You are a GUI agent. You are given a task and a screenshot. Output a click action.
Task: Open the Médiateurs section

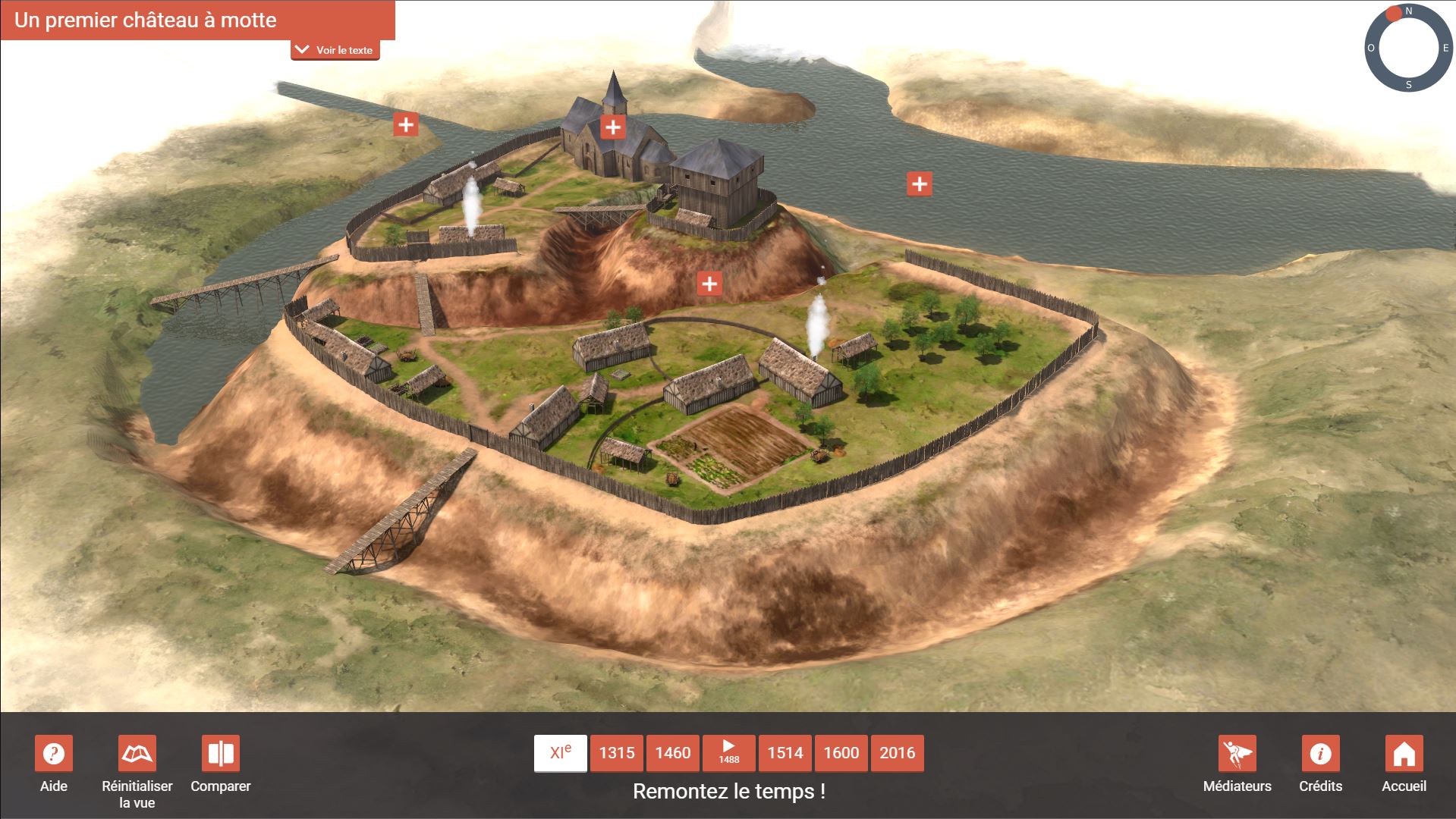[1237, 754]
